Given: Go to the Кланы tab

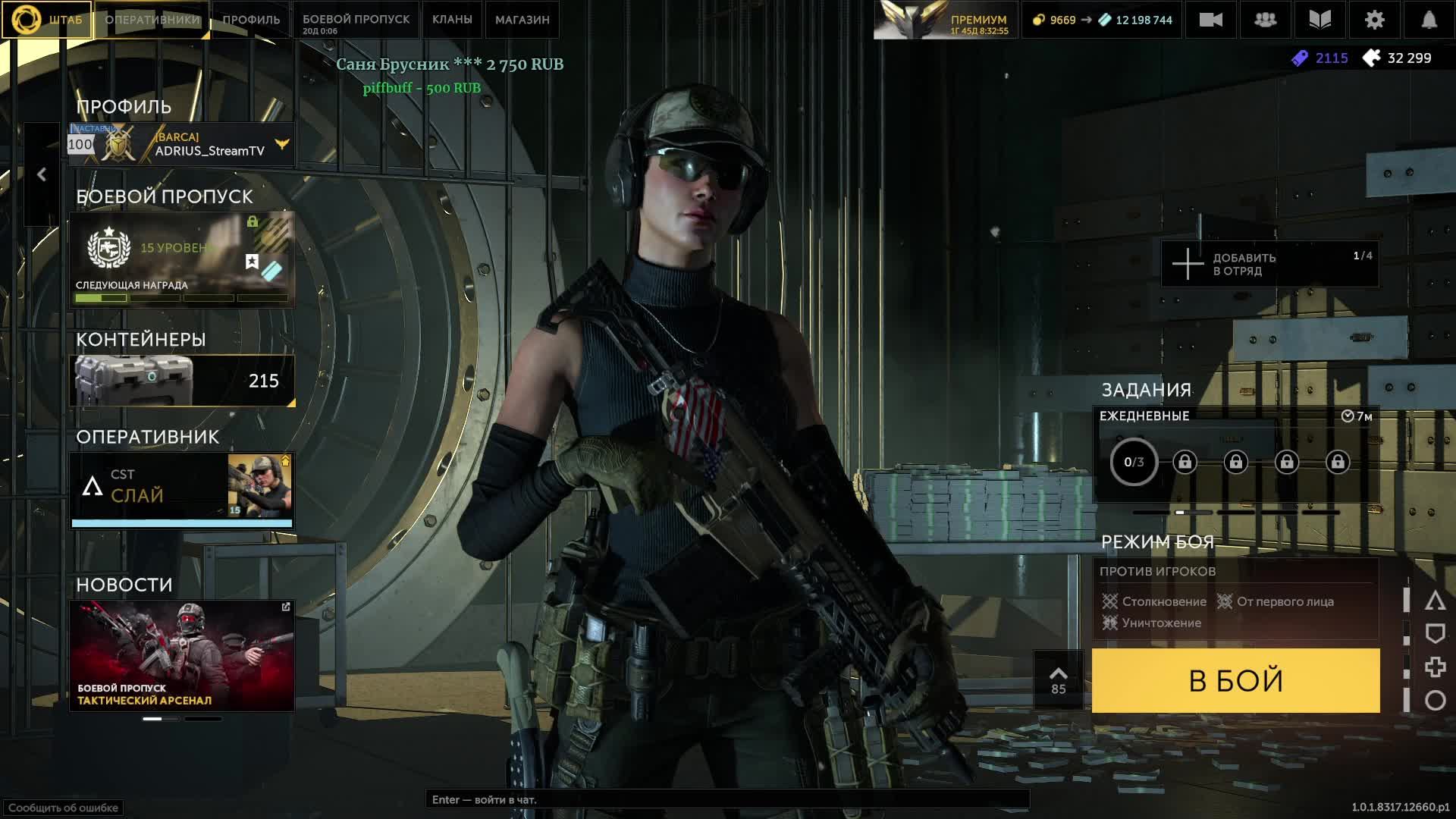Looking at the screenshot, I should (x=452, y=20).
